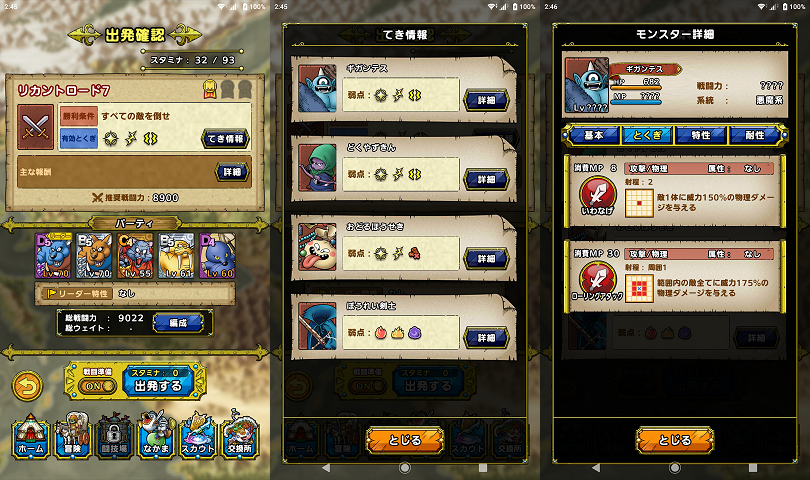Switch to the 特性 tab
The width and height of the screenshot is (810, 480).
(x=700, y=135)
